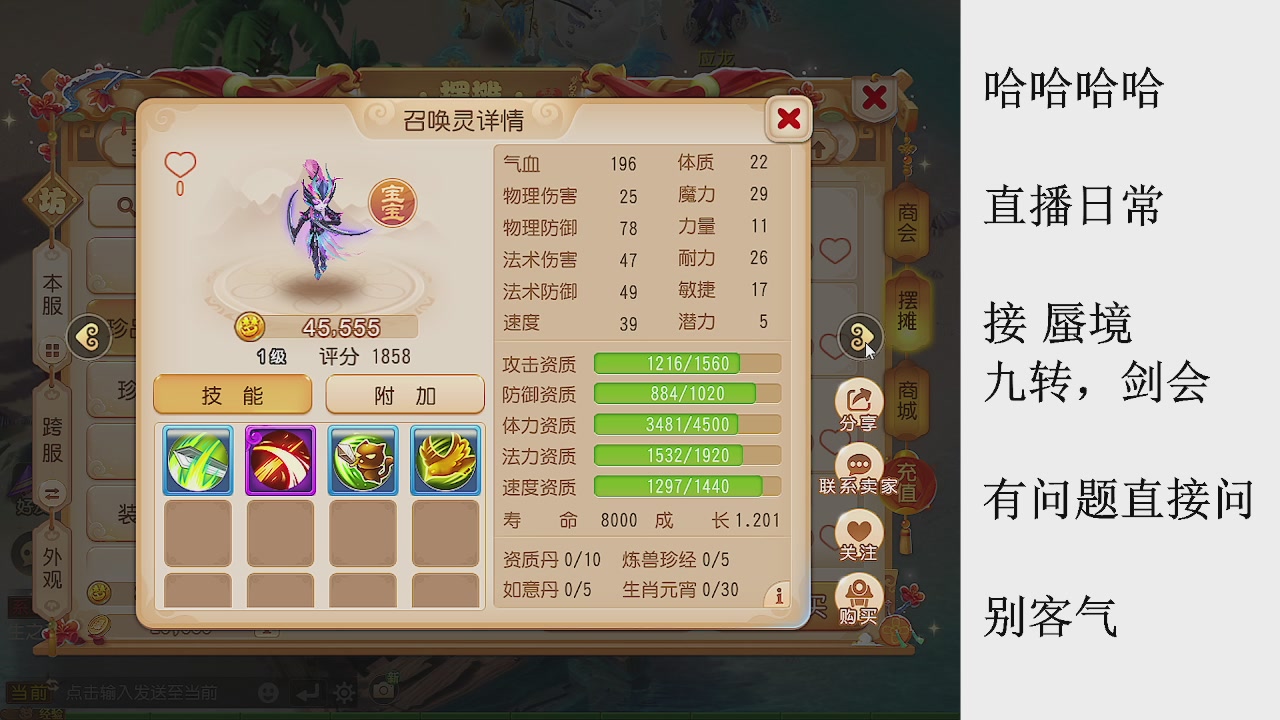Viewport: 1280px width, 720px height.
Task: Open the recharge (充值) panel
Action: click(x=905, y=481)
